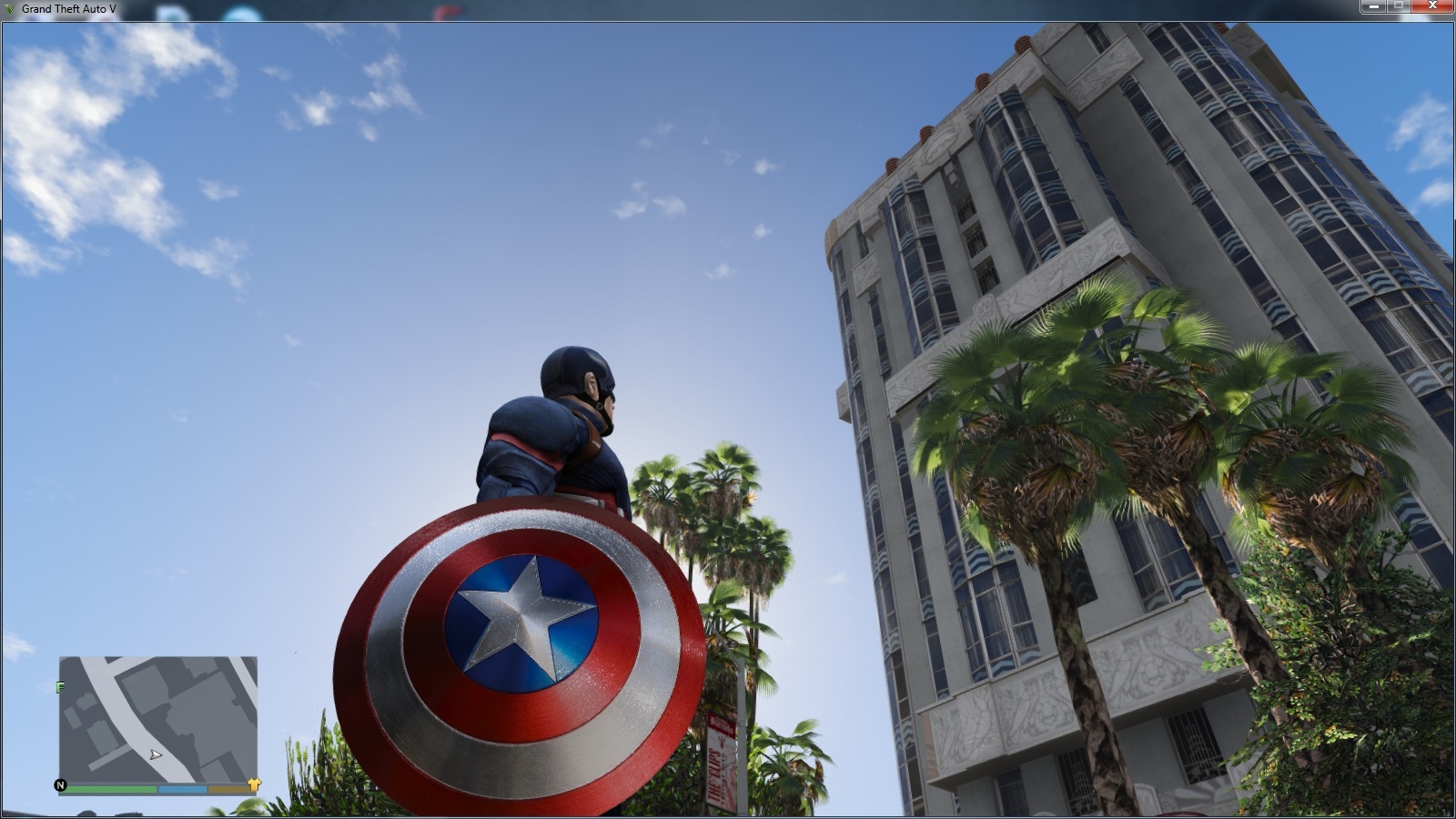1456x819 pixels.
Task: Click the GTA V icon in title bar
Action: pos(8,7)
